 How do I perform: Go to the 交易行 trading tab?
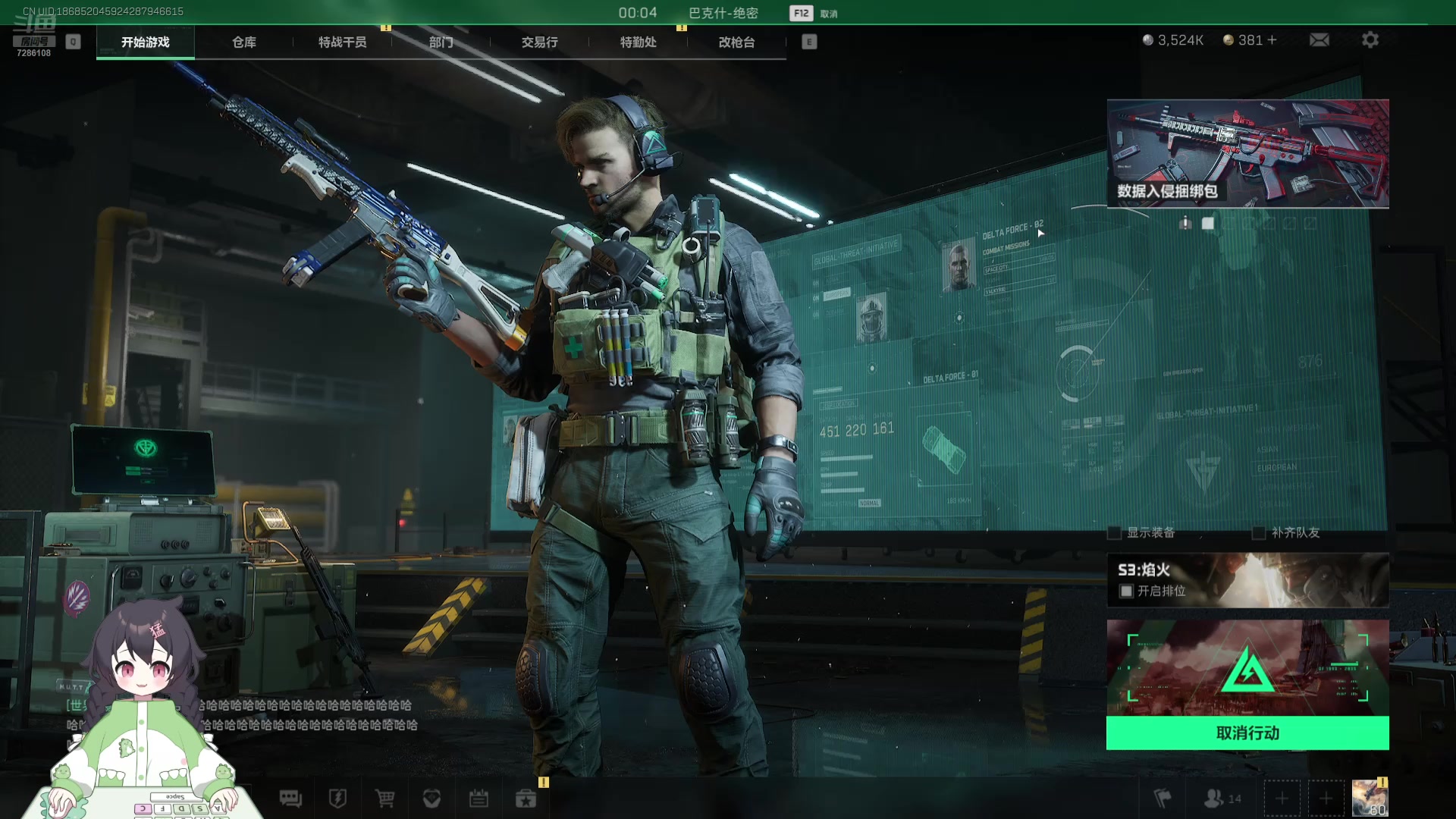coord(539,42)
